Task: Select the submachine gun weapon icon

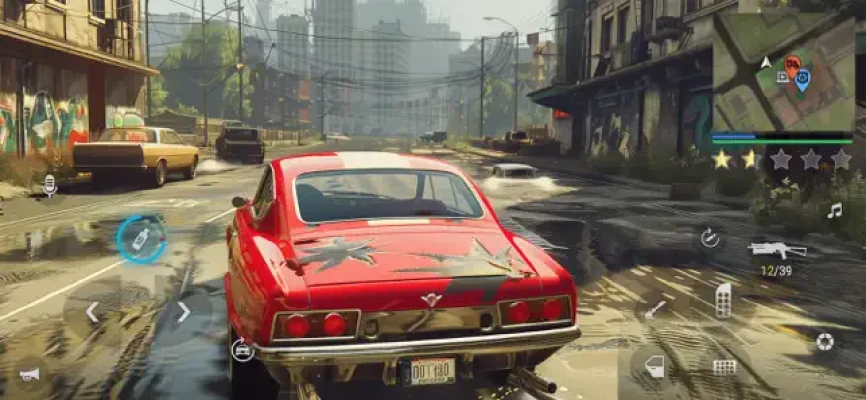Action: [775, 249]
